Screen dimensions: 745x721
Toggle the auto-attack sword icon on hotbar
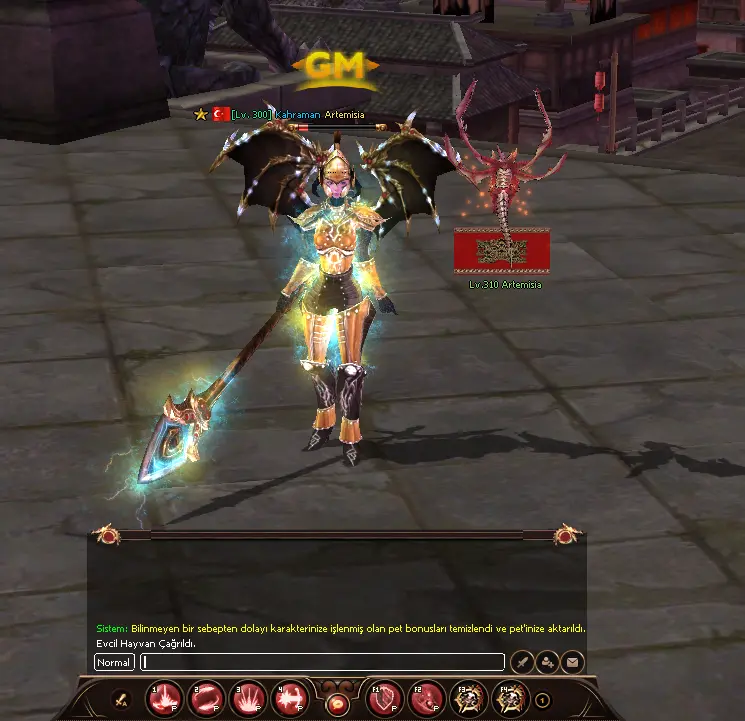pyautogui.click(x=121, y=700)
